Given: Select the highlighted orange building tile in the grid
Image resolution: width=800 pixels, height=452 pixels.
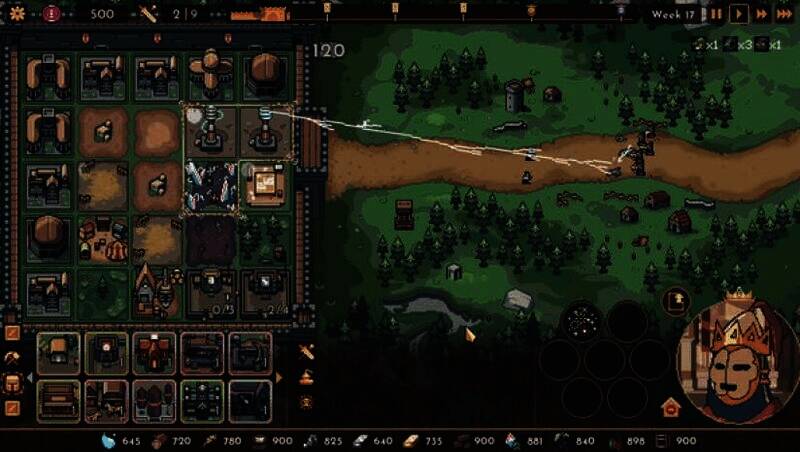Looking at the screenshot, I should point(265,184).
